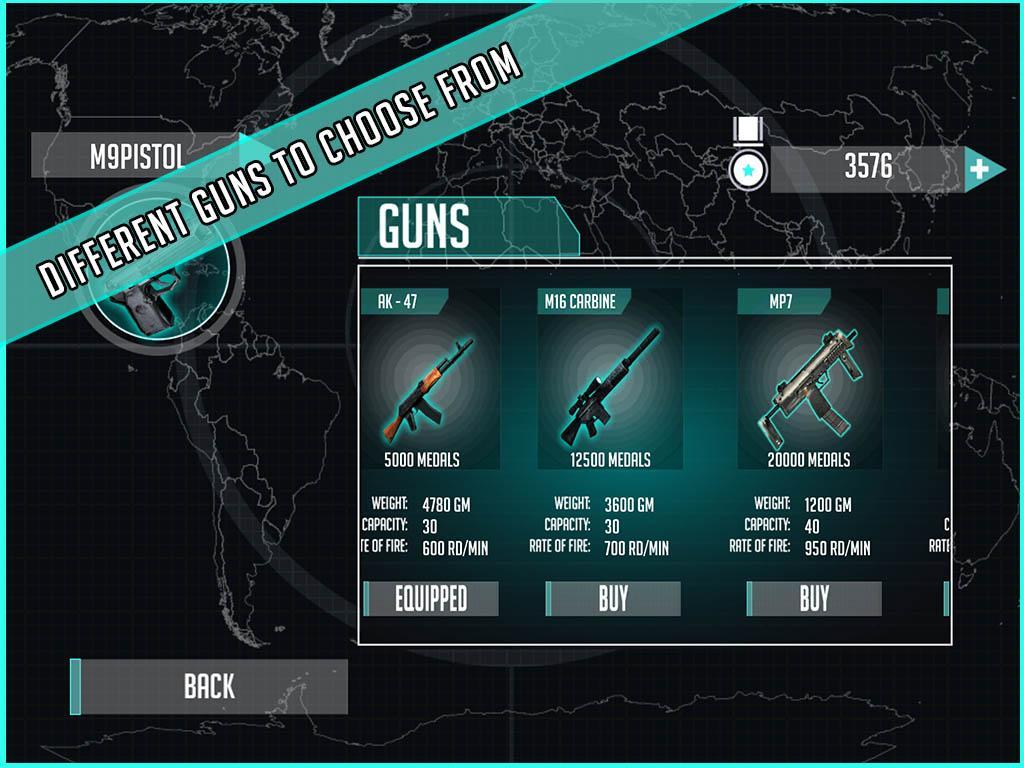
Task: Buy the MP7 submachine gun
Action: [814, 598]
